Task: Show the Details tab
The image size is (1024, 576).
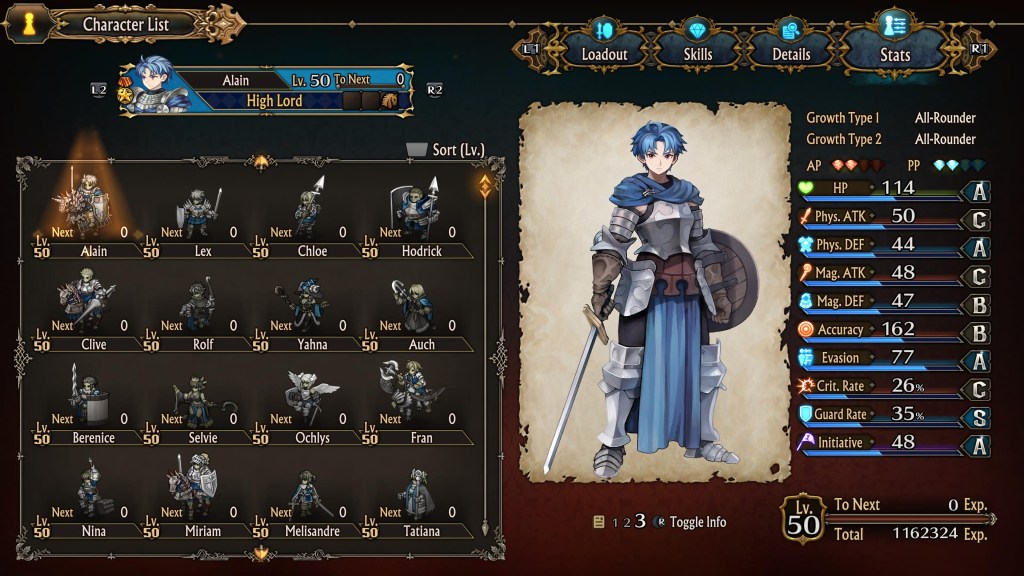Action: [790, 47]
